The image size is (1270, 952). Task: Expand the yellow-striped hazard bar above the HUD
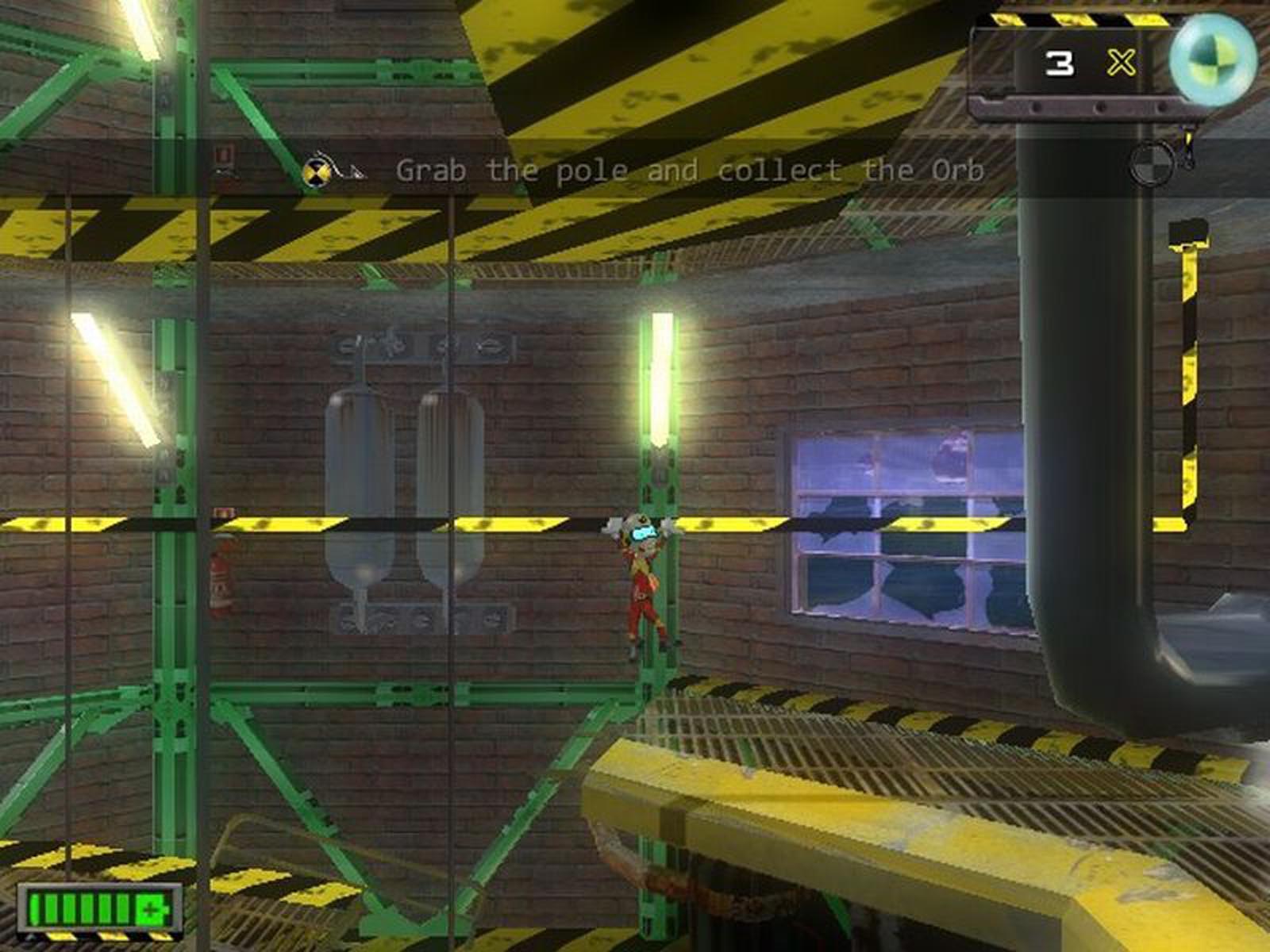pos(1072,20)
